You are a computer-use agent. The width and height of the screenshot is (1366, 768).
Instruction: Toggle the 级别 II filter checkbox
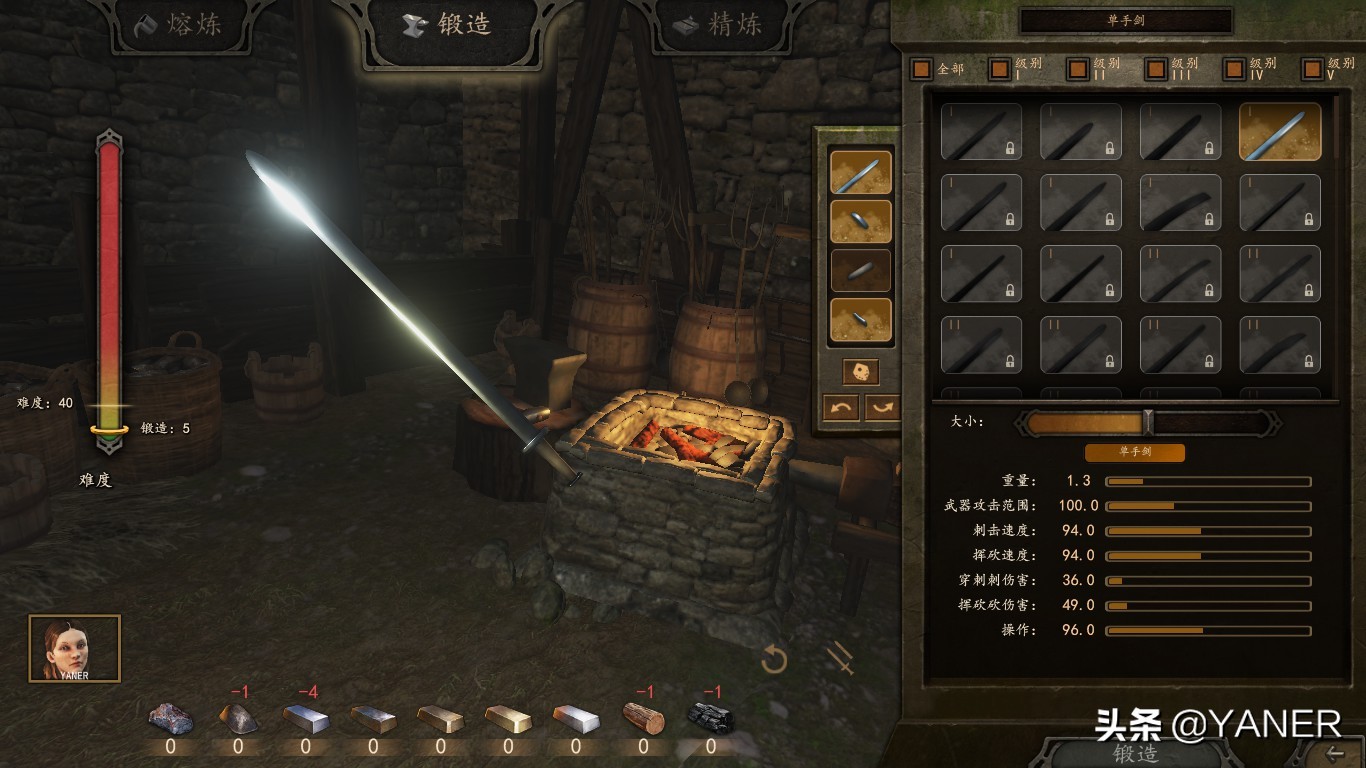[x=1077, y=69]
